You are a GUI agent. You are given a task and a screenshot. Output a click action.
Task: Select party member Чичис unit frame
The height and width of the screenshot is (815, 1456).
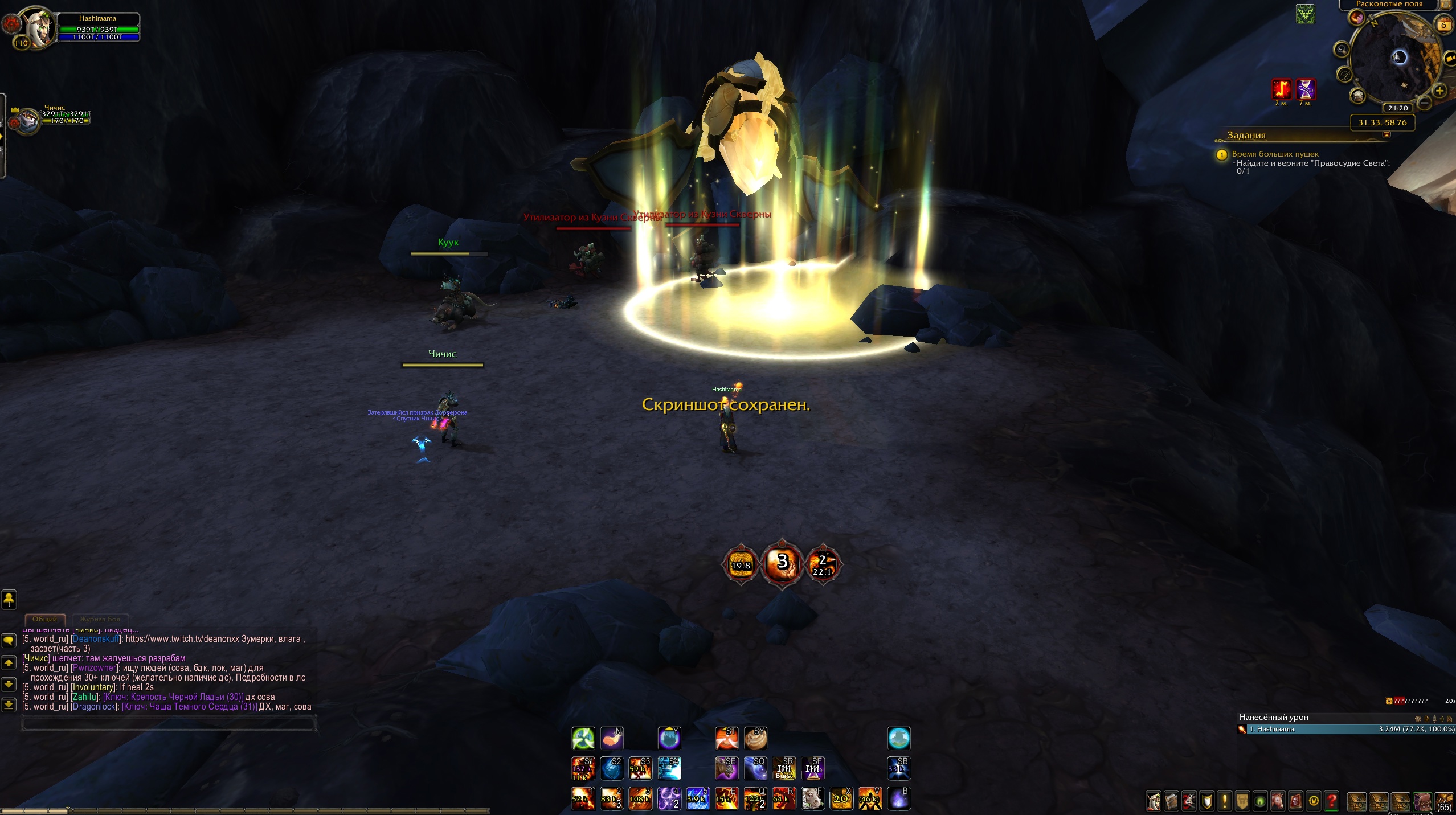click(x=27, y=121)
